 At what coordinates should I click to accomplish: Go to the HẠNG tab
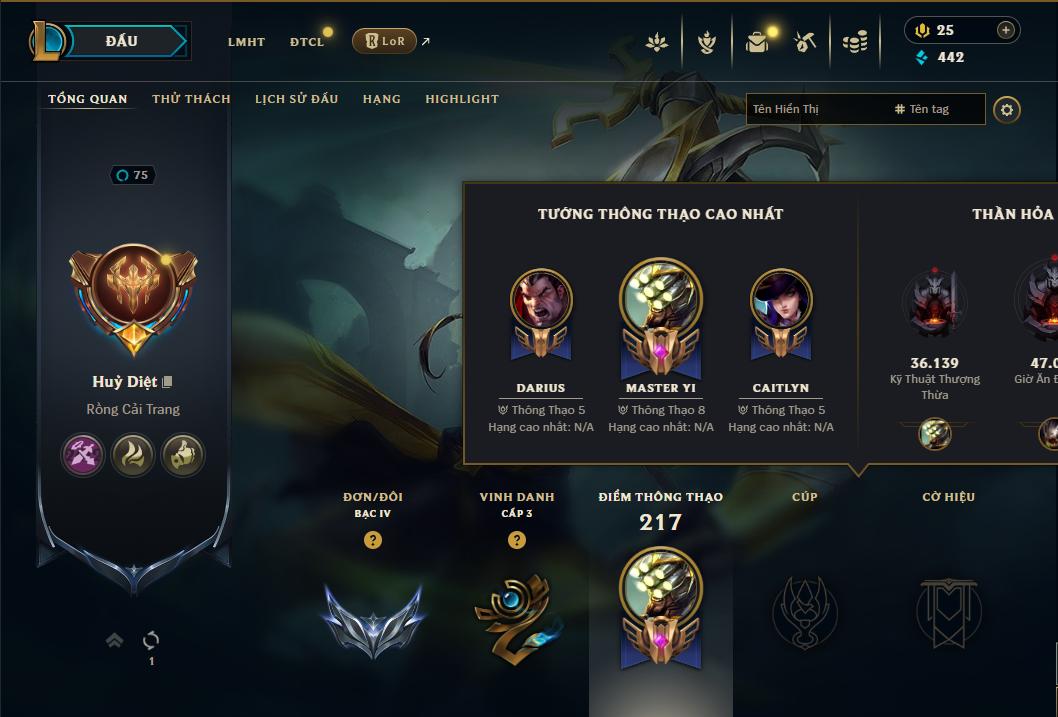pos(382,99)
